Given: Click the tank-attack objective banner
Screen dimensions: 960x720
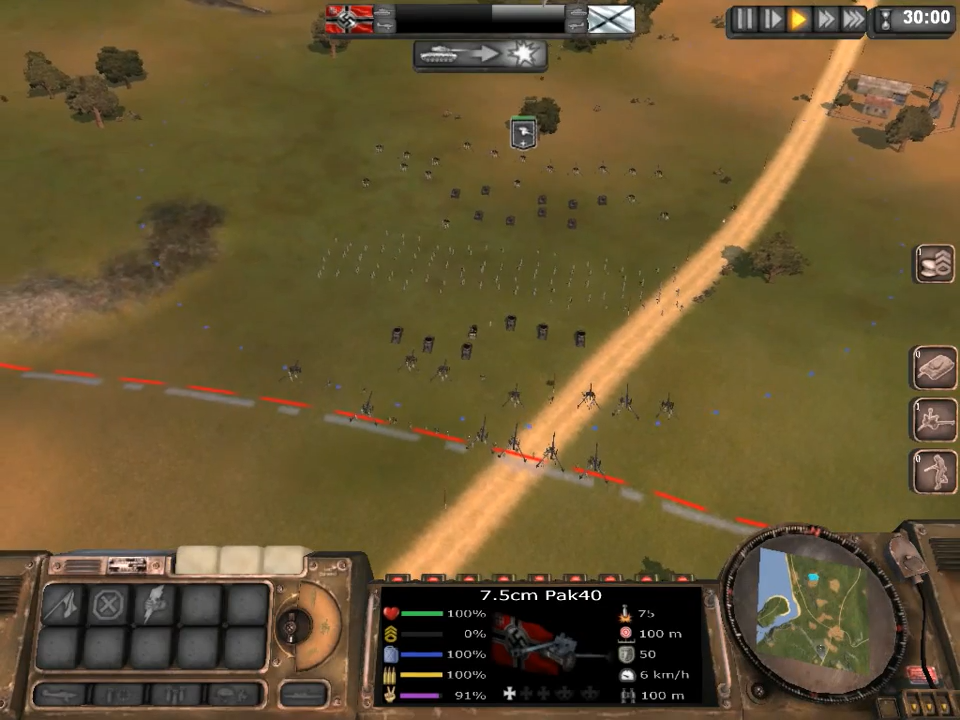Looking at the screenshot, I should [480, 54].
